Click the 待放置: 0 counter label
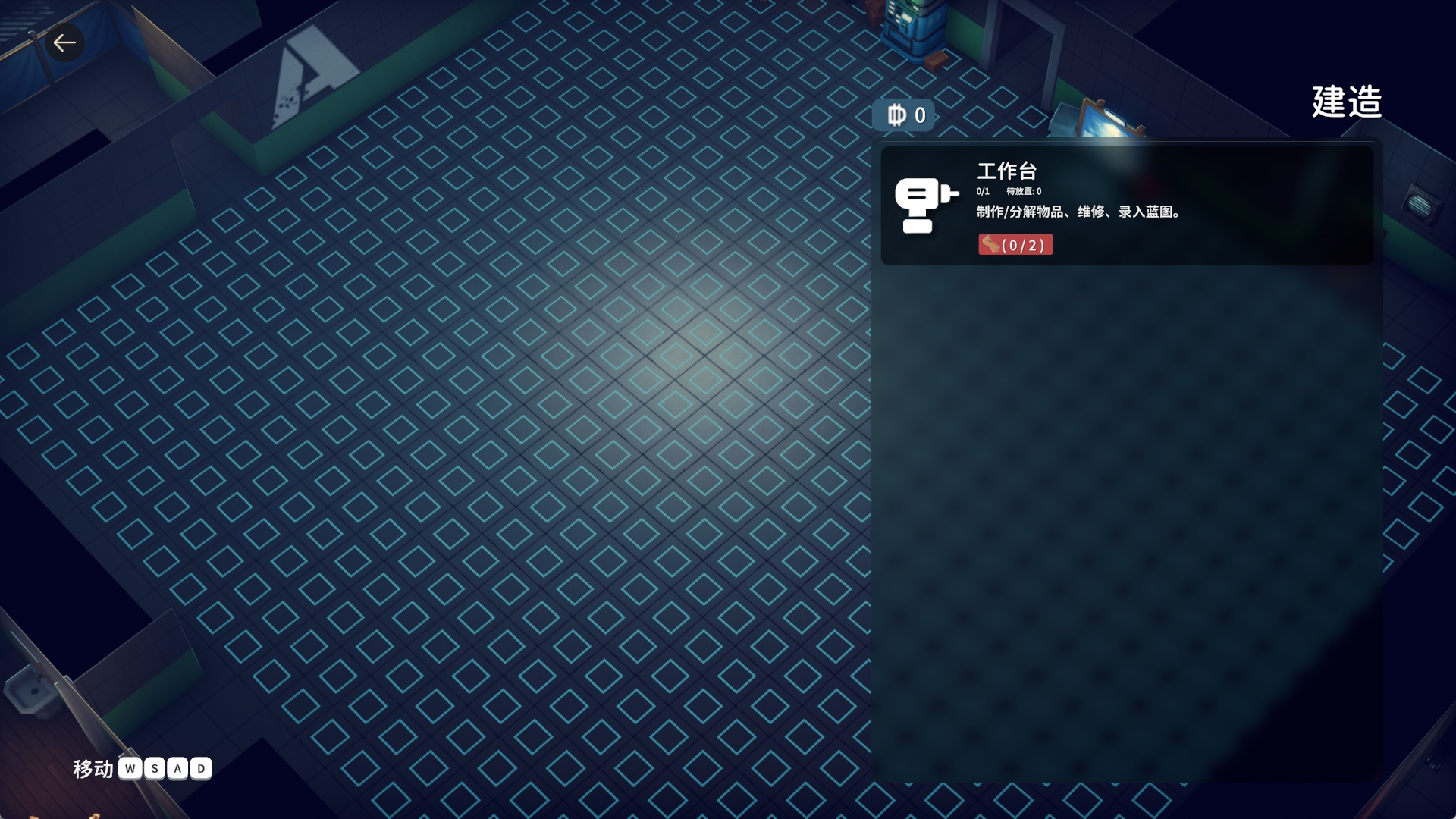1456x819 pixels. tap(1024, 192)
